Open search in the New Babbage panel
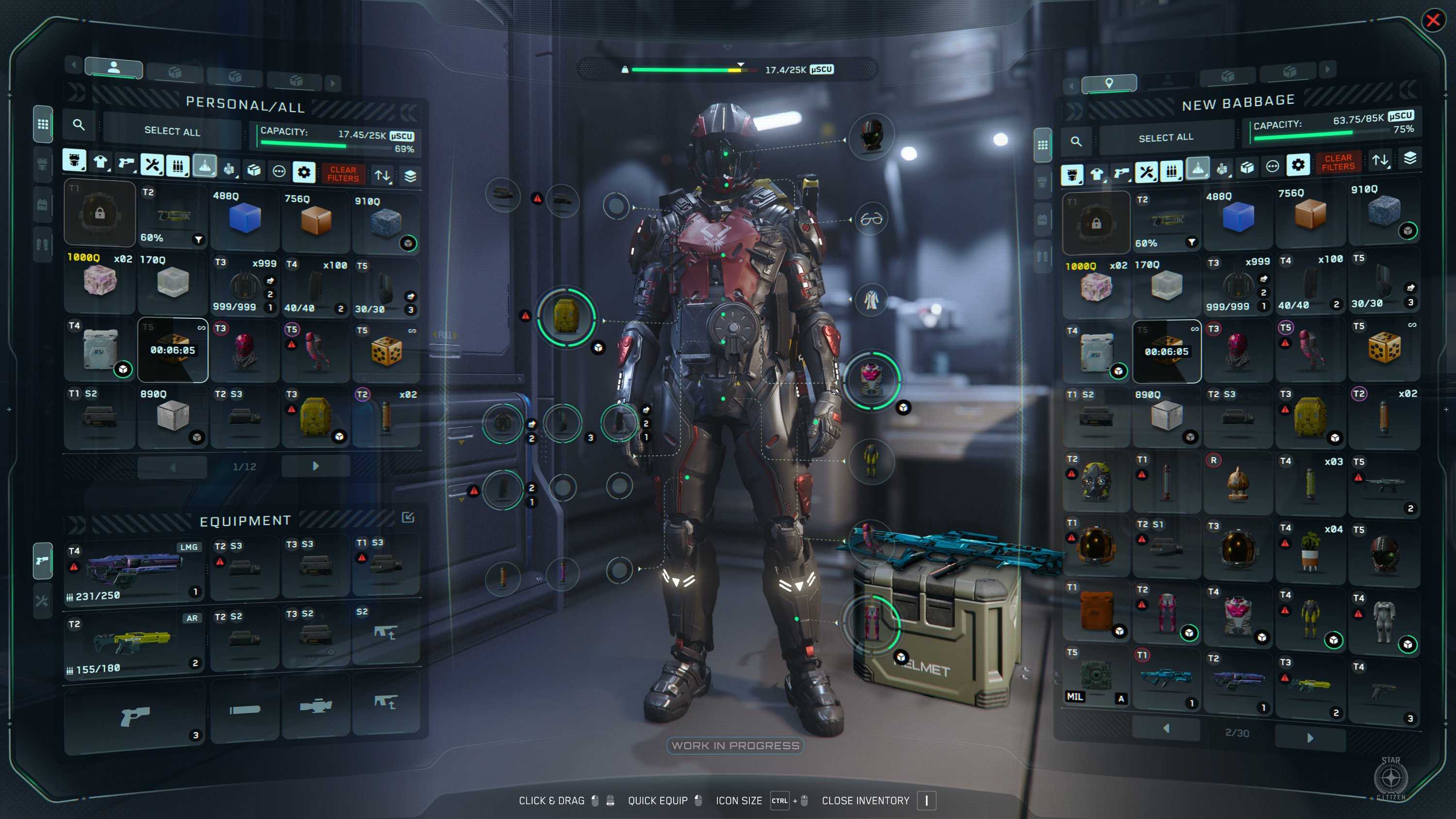The image size is (1456, 819). pos(1076,141)
